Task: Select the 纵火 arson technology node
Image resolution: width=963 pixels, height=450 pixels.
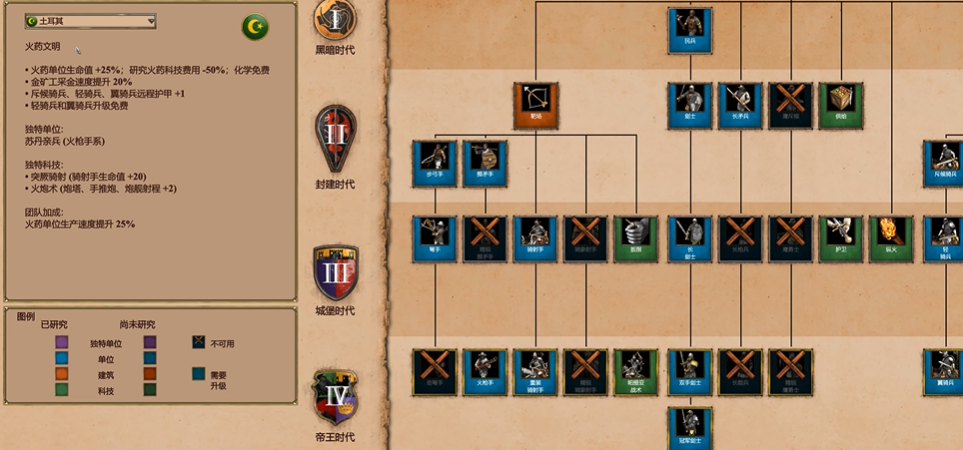Action: click(x=892, y=239)
